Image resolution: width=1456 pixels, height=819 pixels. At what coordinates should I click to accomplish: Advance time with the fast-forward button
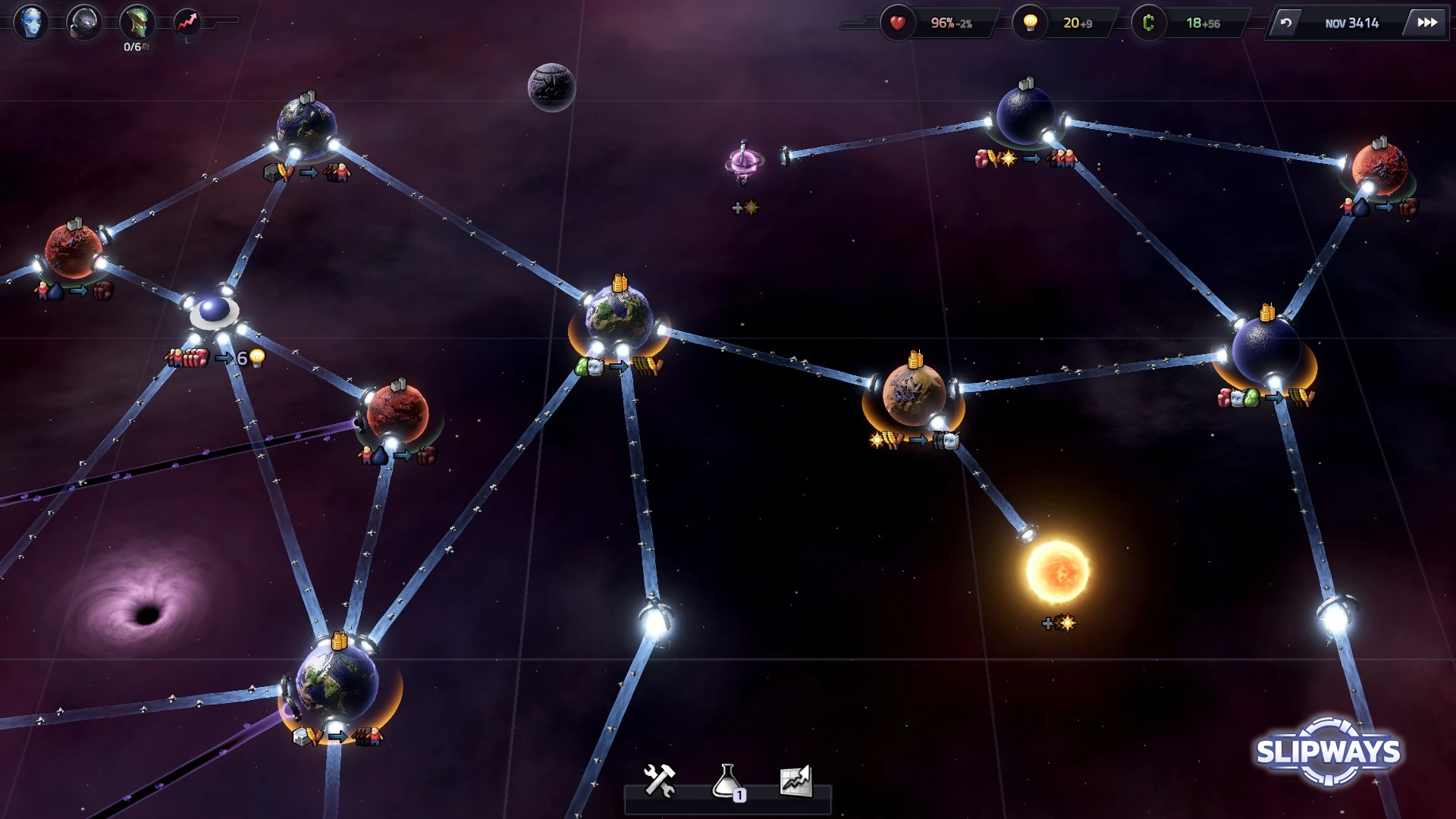[x=1426, y=23]
